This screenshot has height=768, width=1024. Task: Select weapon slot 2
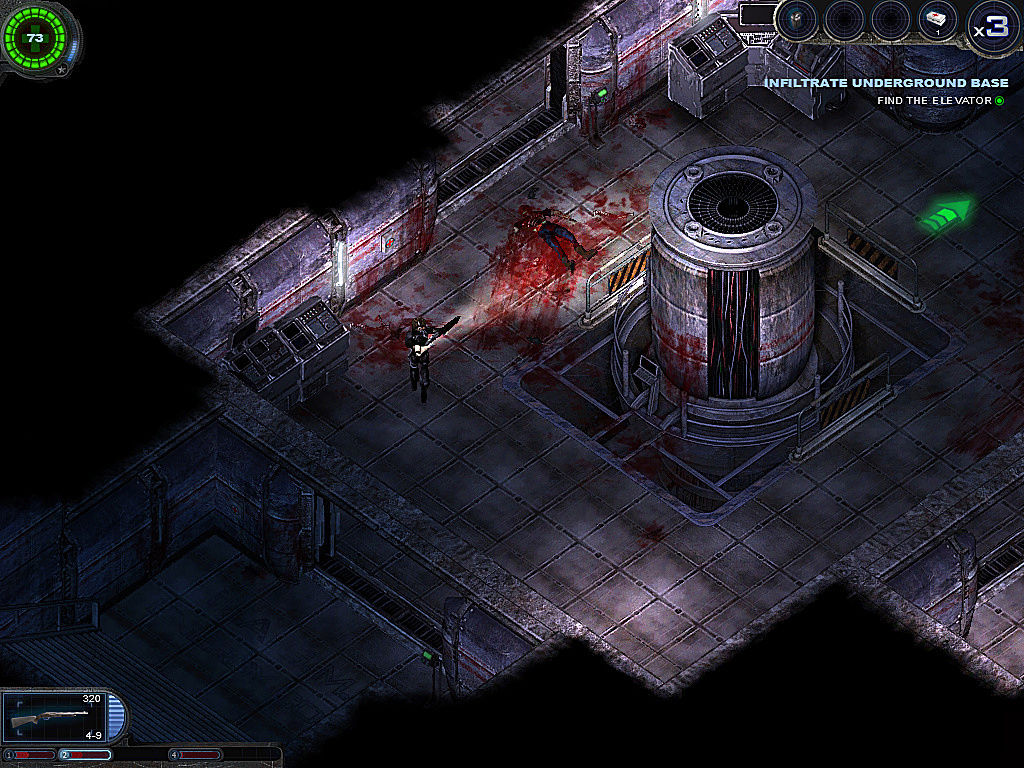pyautogui.click(x=86, y=754)
